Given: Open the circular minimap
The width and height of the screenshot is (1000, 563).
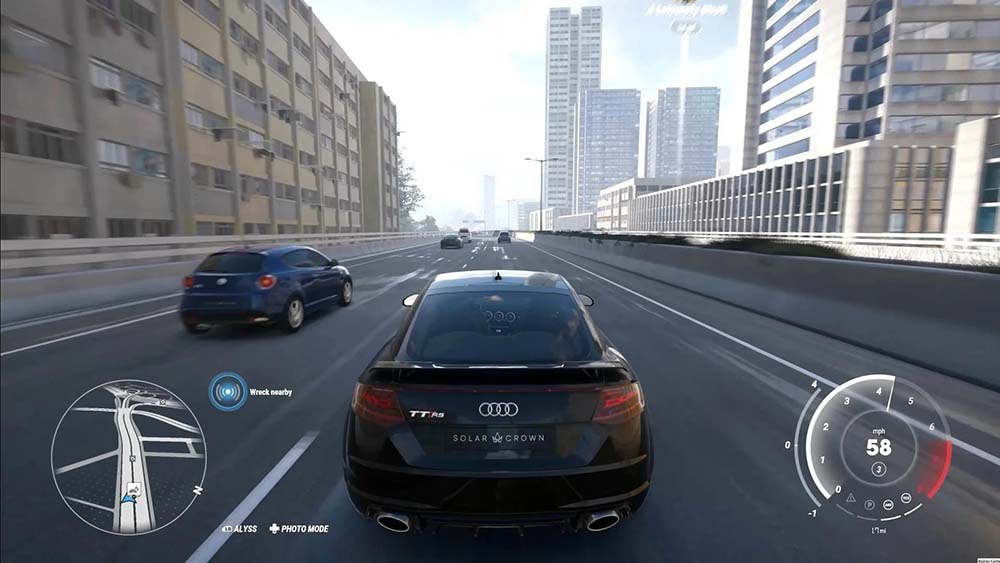Looking at the screenshot, I should (128, 456).
